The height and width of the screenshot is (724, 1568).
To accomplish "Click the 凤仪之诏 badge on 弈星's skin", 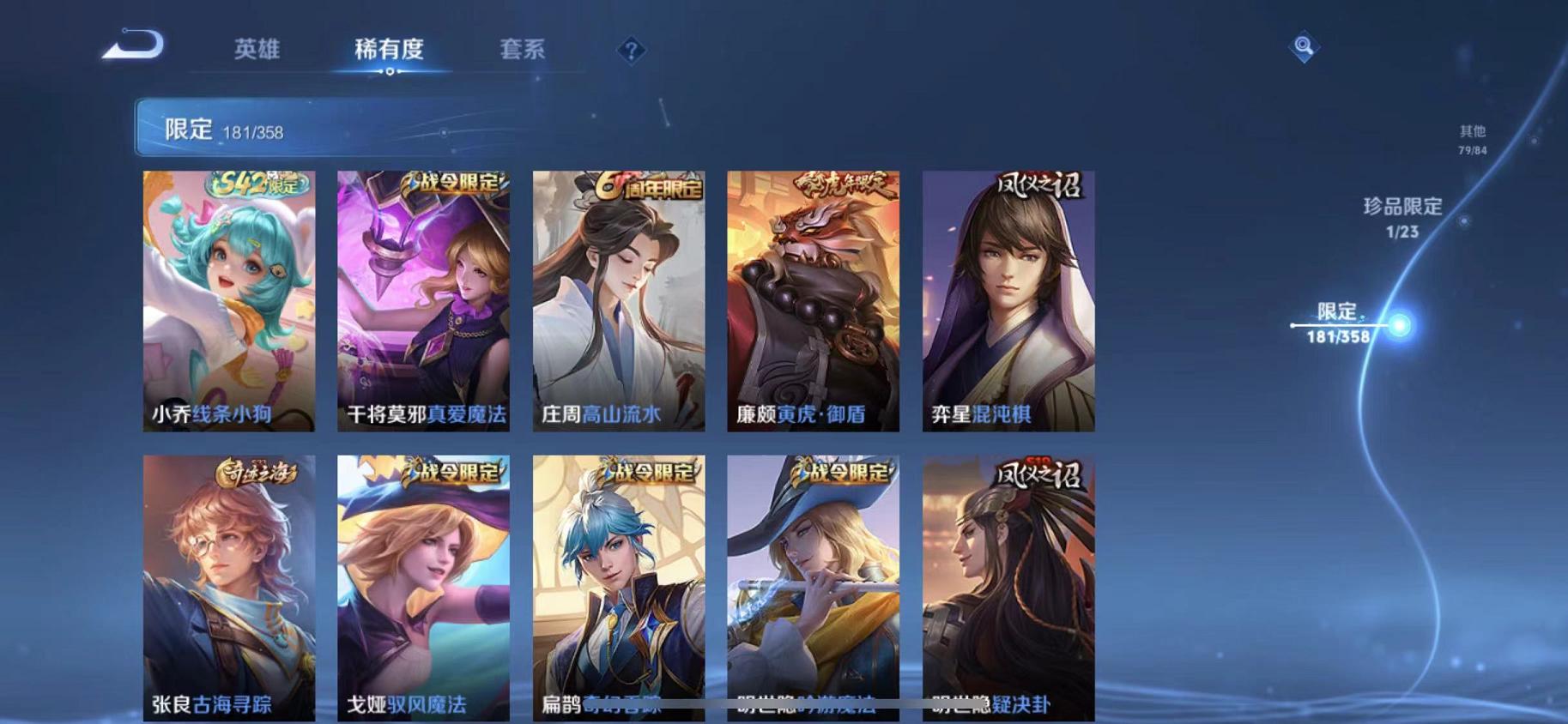I will 1038,185.
